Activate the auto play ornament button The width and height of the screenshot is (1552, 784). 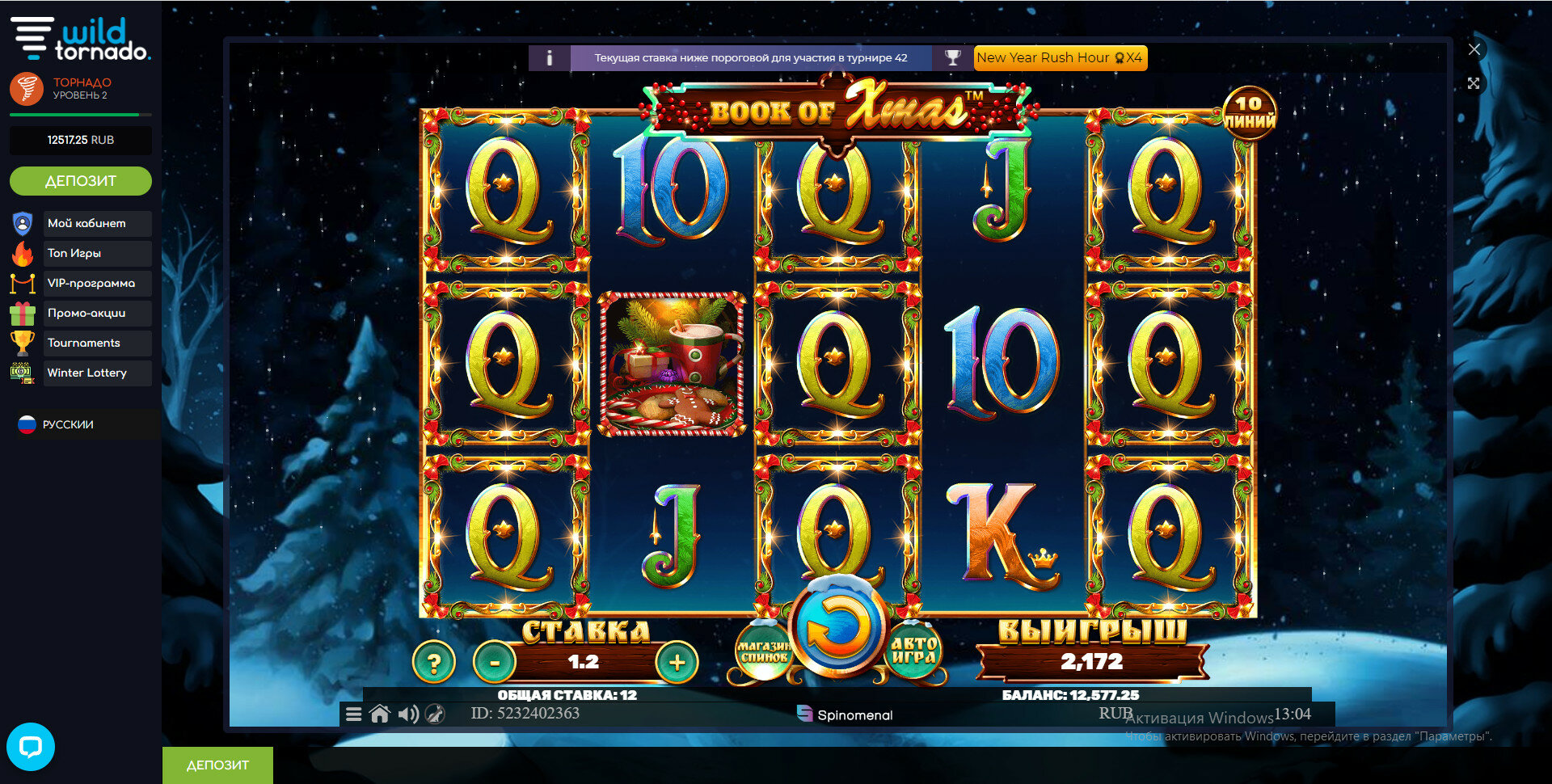tap(913, 651)
